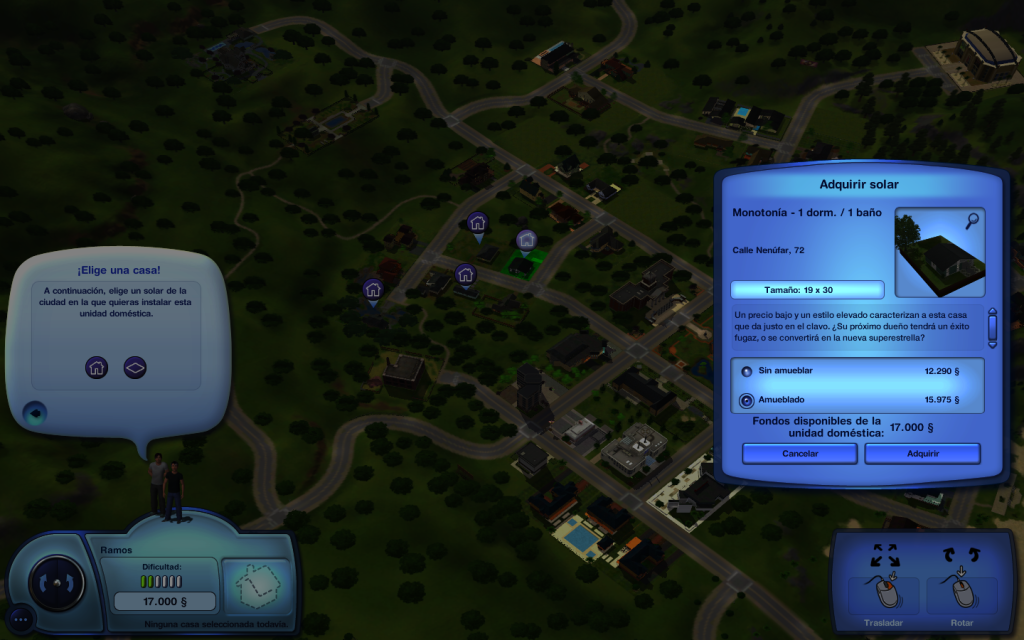Viewport: 1024px width, 640px height.
Task: Select the dashed house outline thumbnail
Action: (x=255, y=587)
